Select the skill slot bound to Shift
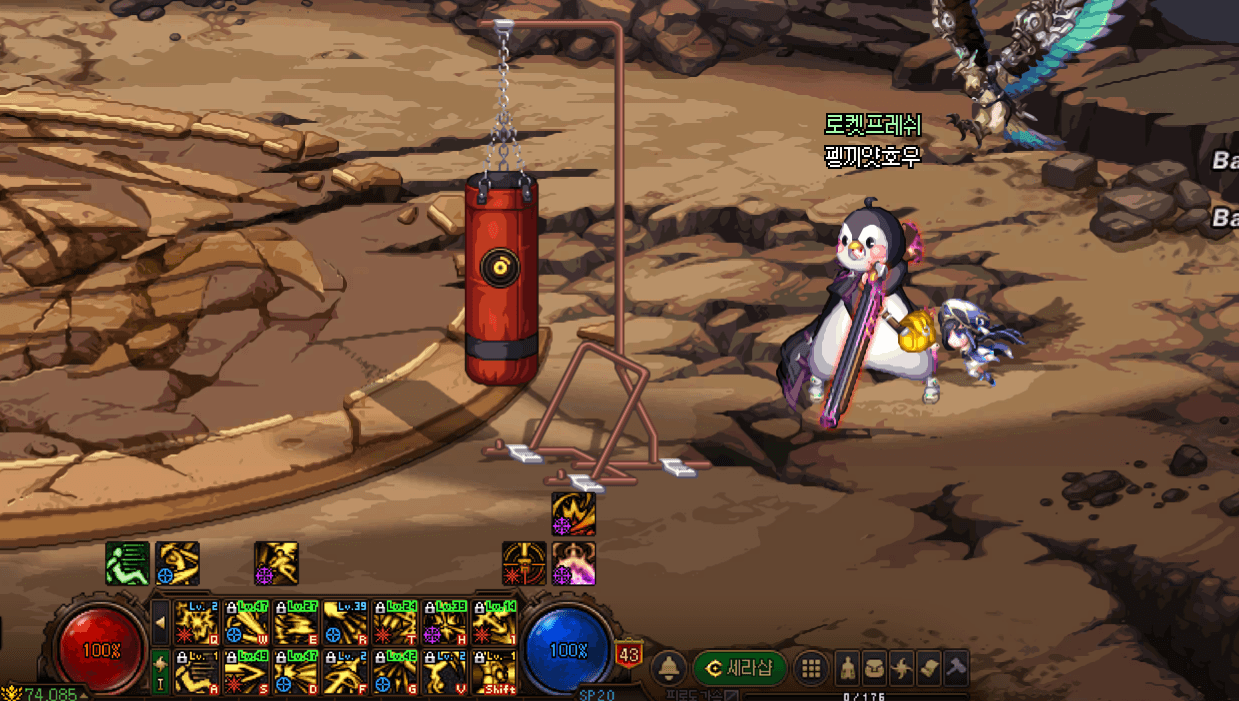This screenshot has width=1239, height=701. point(494,671)
